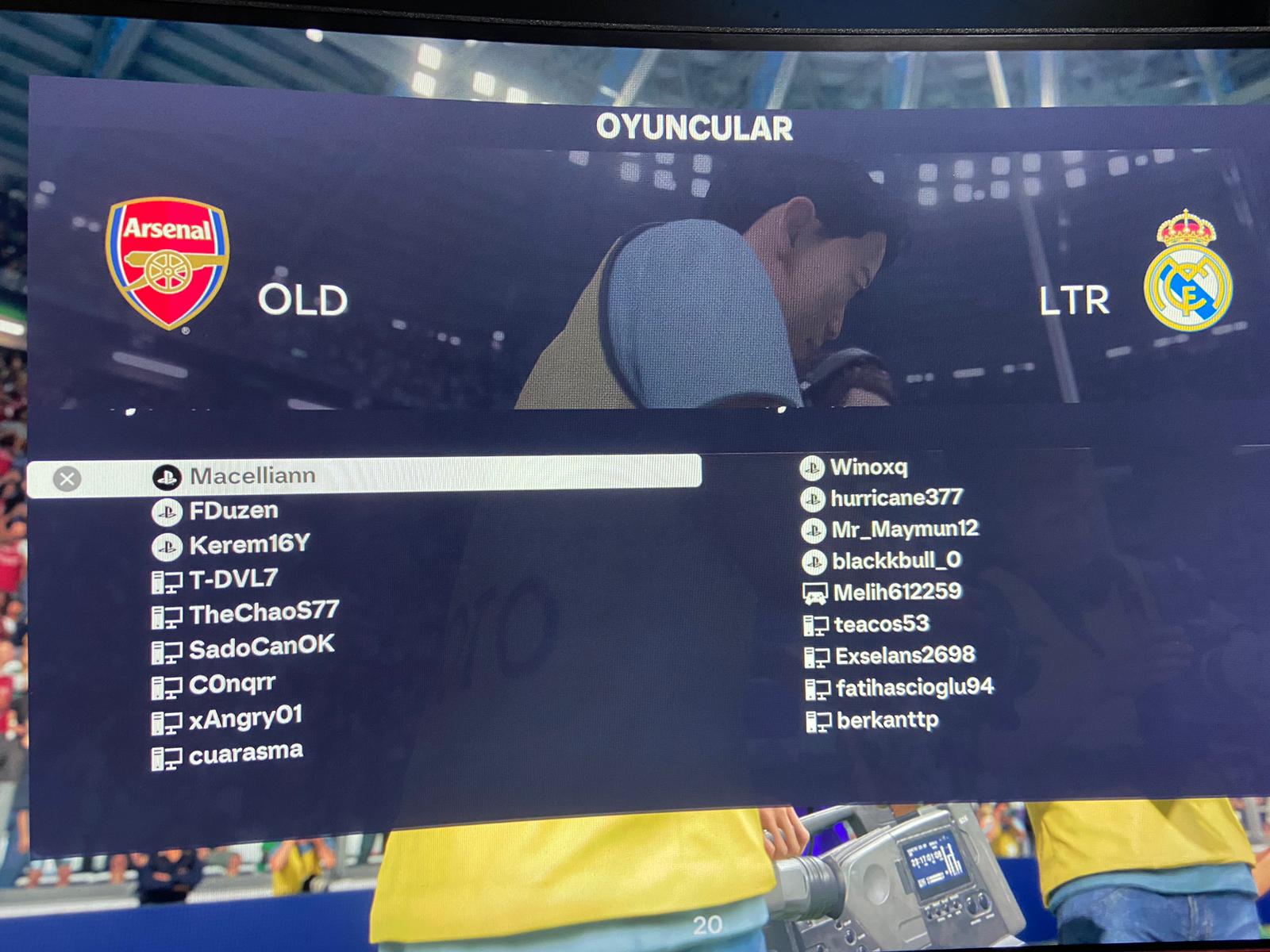Screen dimensions: 1270x952
Task: Select the berkanttp player entry
Action: [887, 720]
